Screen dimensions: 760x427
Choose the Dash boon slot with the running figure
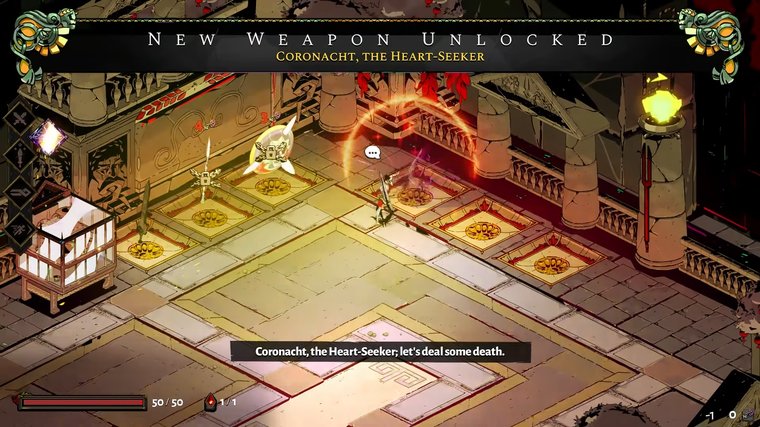pyautogui.click(x=20, y=227)
